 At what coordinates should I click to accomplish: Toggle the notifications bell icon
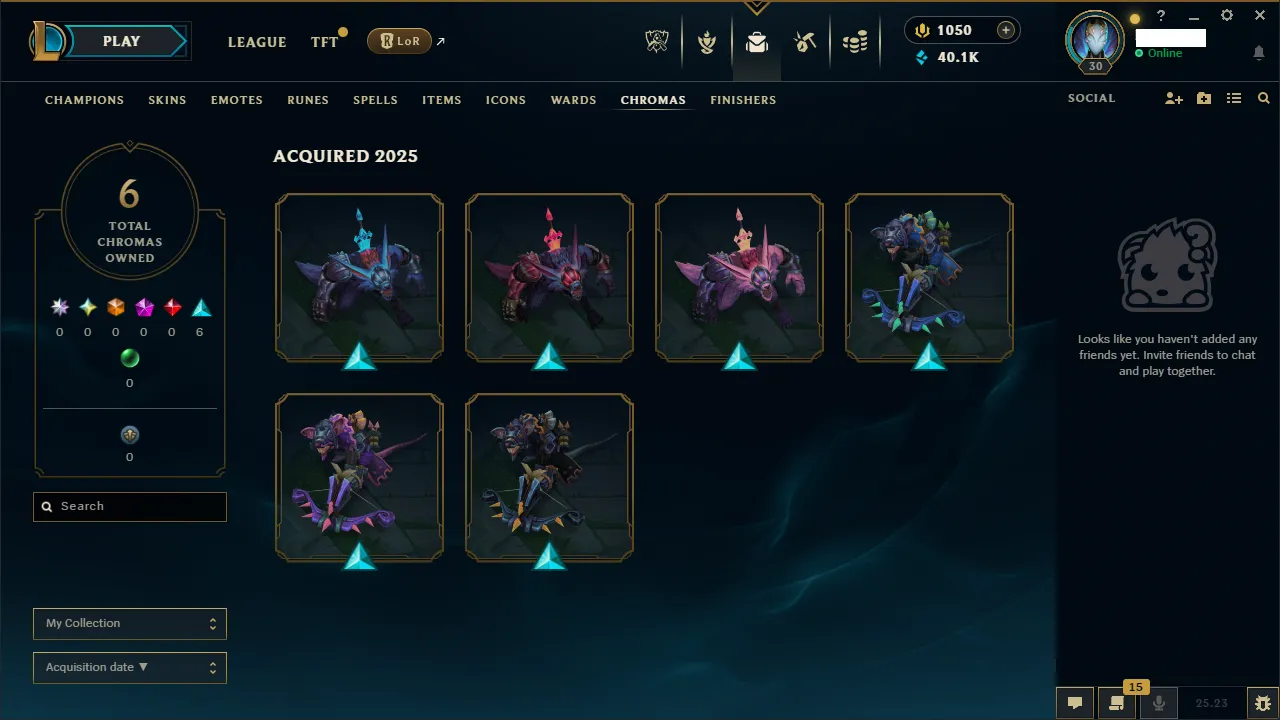click(x=1258, y=52)
